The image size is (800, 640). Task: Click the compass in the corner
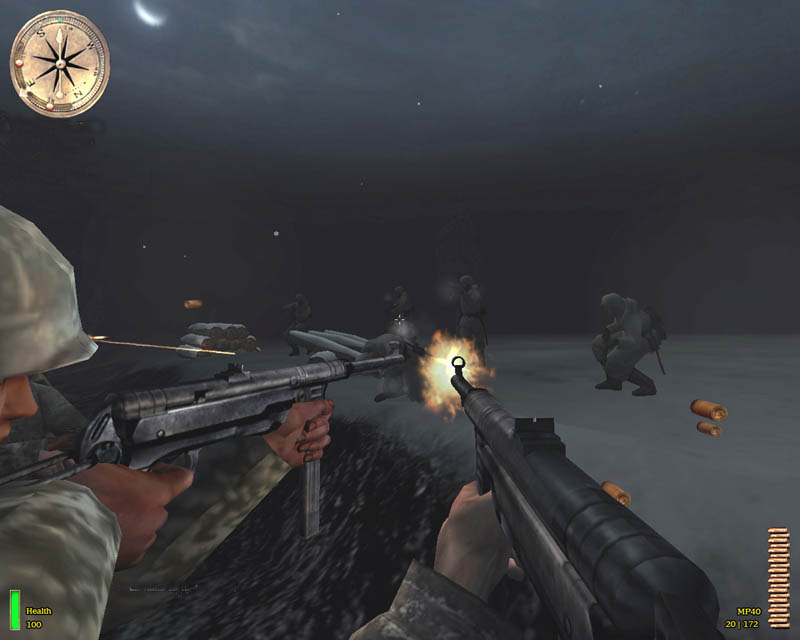(59, 62)
